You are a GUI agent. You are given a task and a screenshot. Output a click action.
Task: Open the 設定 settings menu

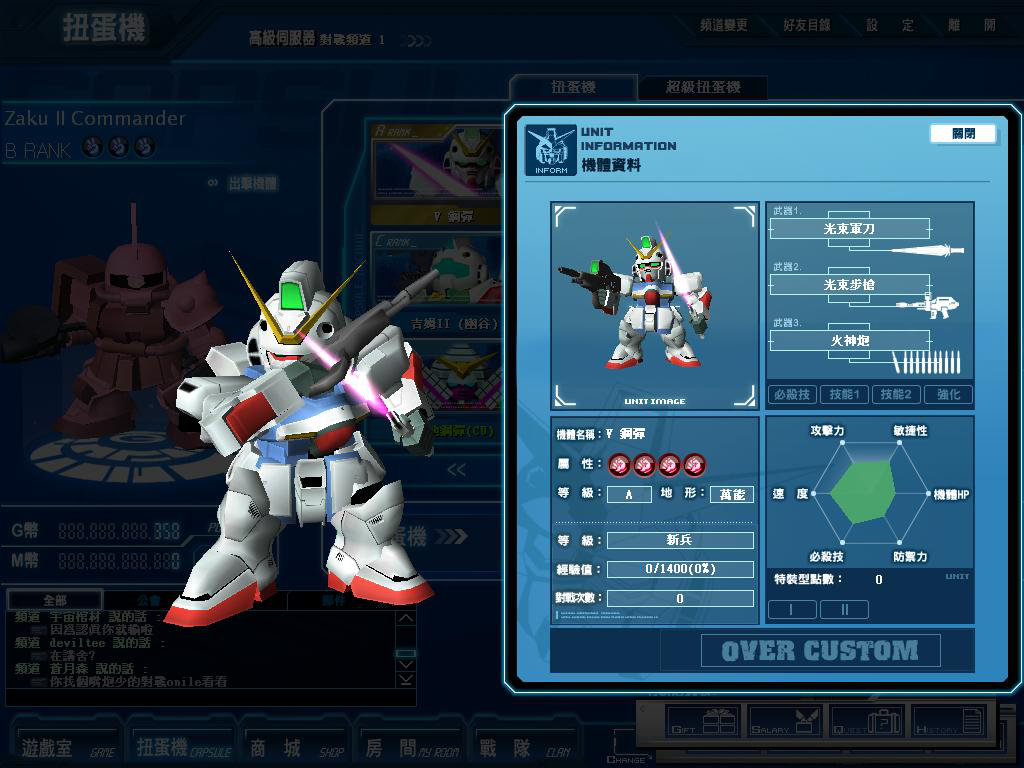890,25
